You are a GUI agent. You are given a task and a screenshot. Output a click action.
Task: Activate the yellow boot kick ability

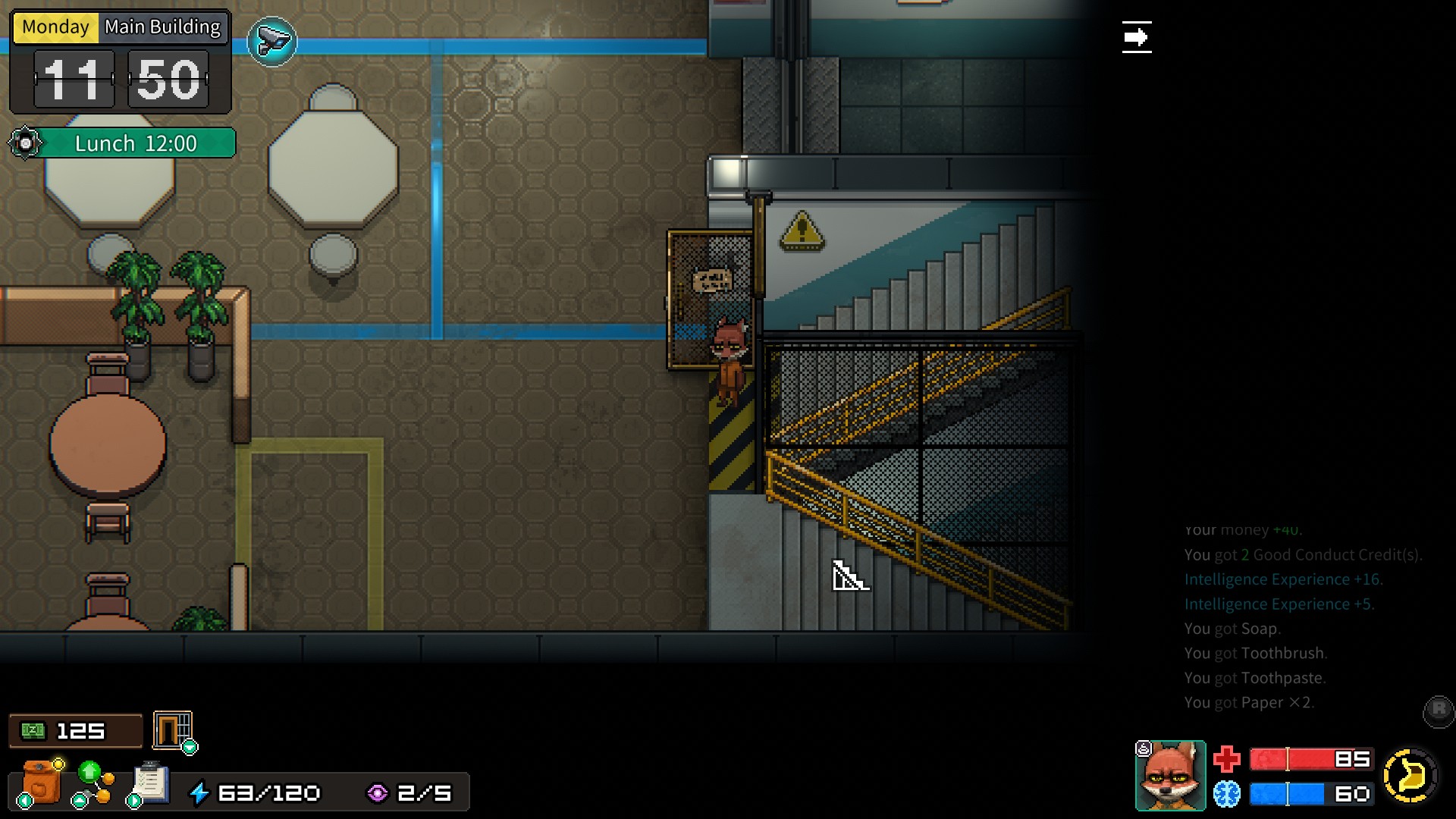pyautogui.click(x=1410, y=776)
